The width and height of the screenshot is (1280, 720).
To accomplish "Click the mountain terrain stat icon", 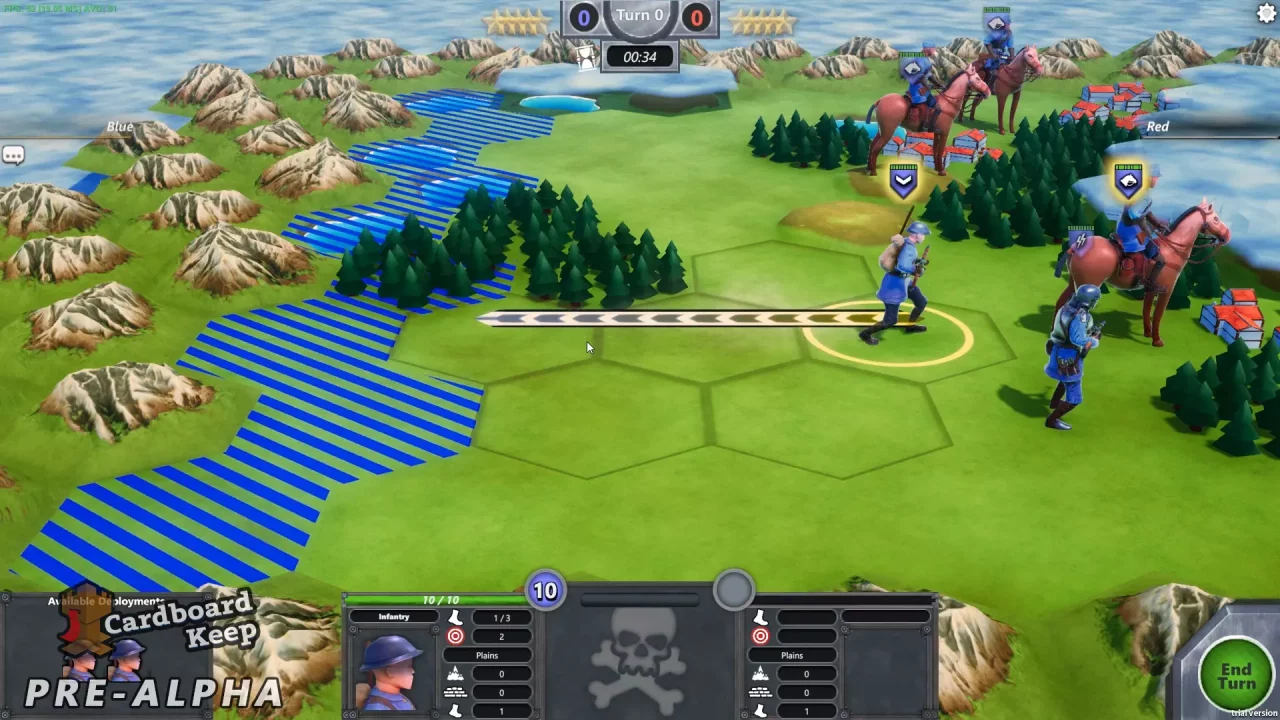I will 455,673.
